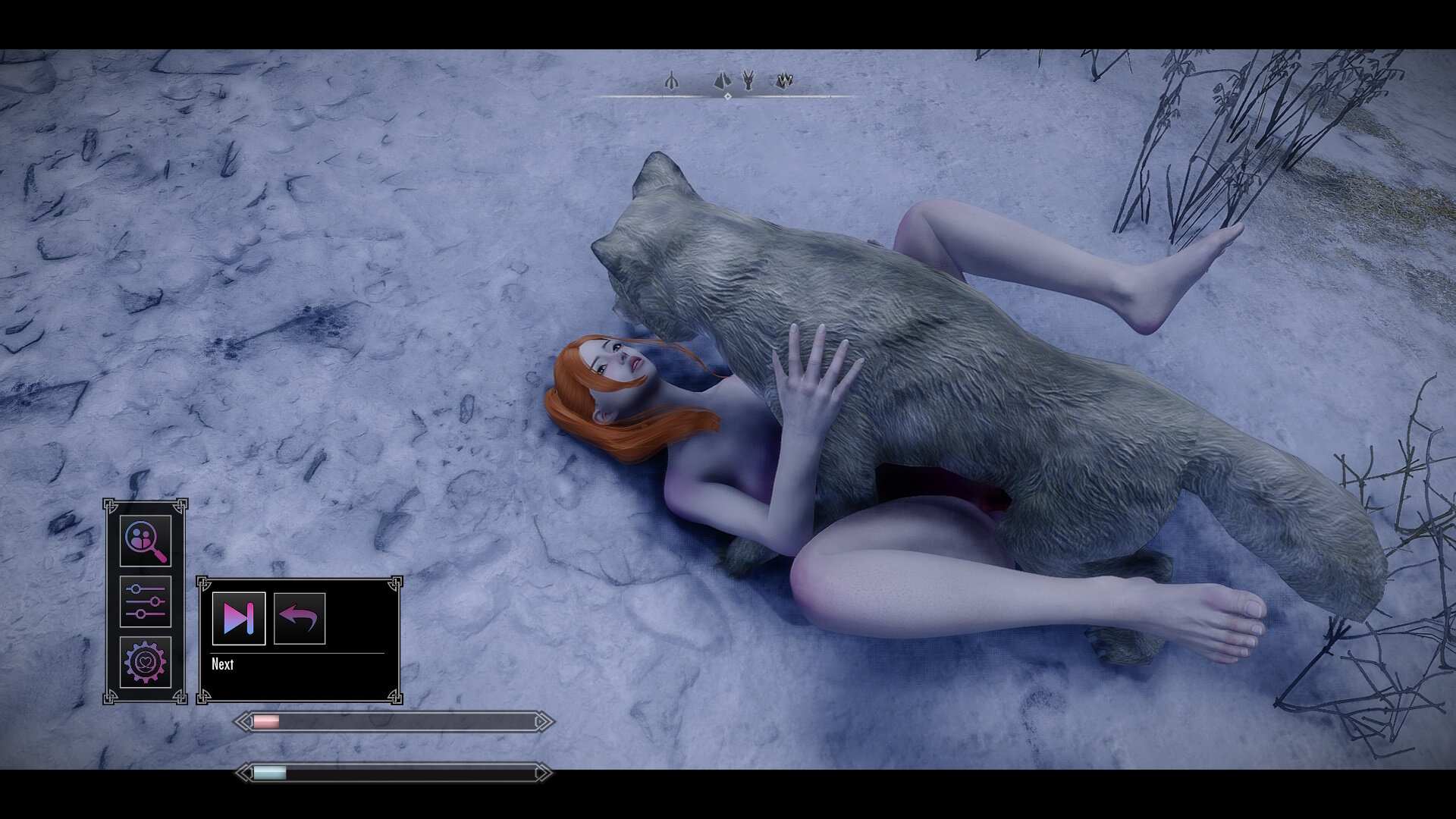Viewport: 1456px width, 819px height.
Task: Select the curved return arrow button
Action: tap(300, 619)
